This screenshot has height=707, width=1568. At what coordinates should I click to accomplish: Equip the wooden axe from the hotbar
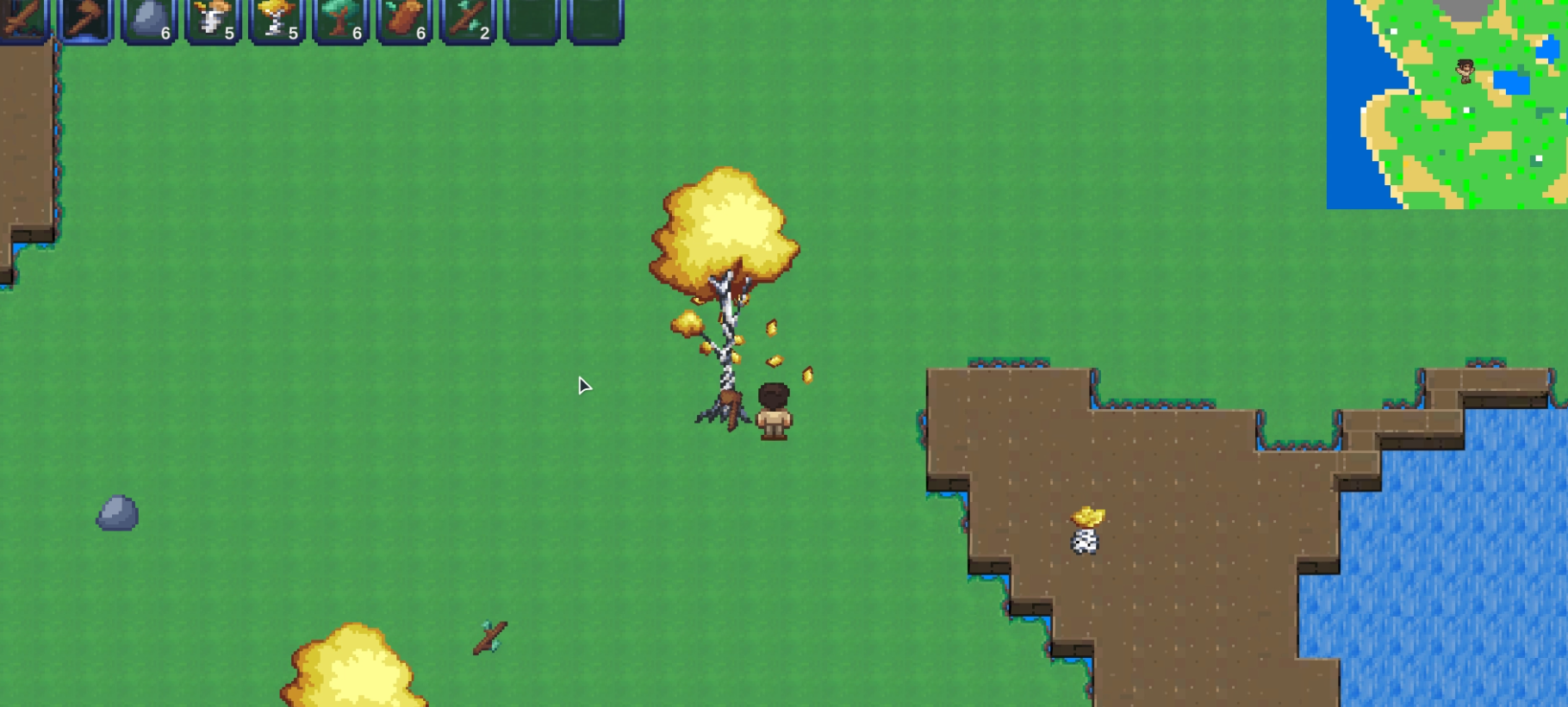coord(86,19)
